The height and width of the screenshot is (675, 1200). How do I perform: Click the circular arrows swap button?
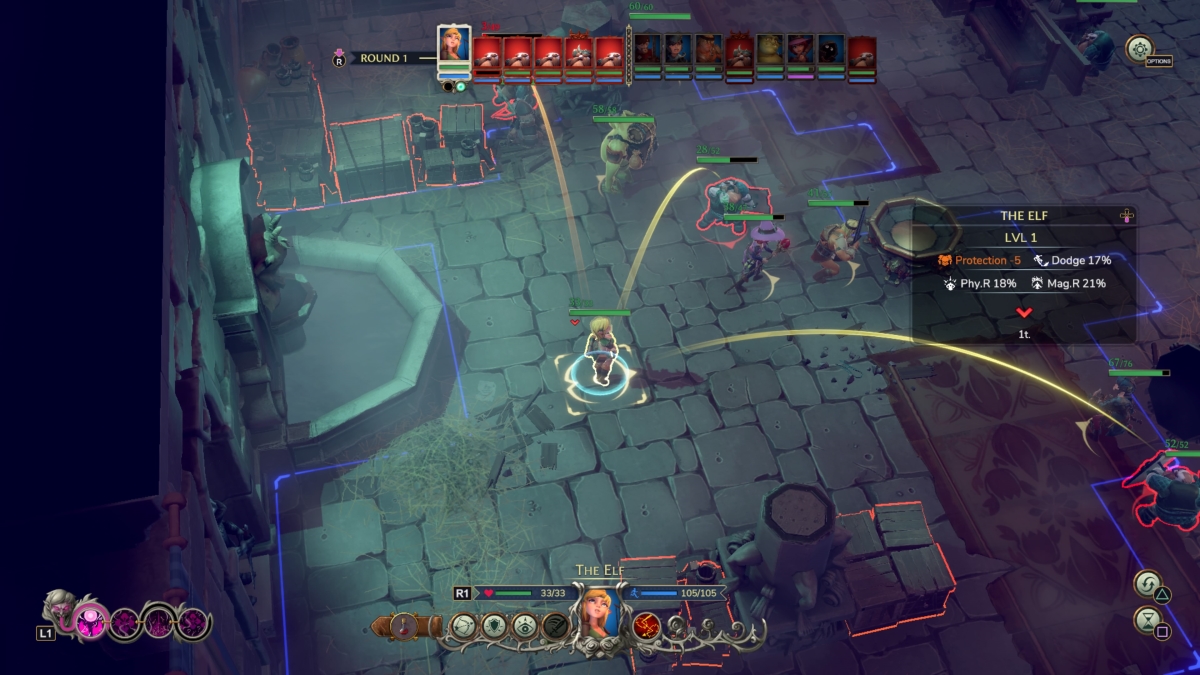click(x=1147, y=584)
